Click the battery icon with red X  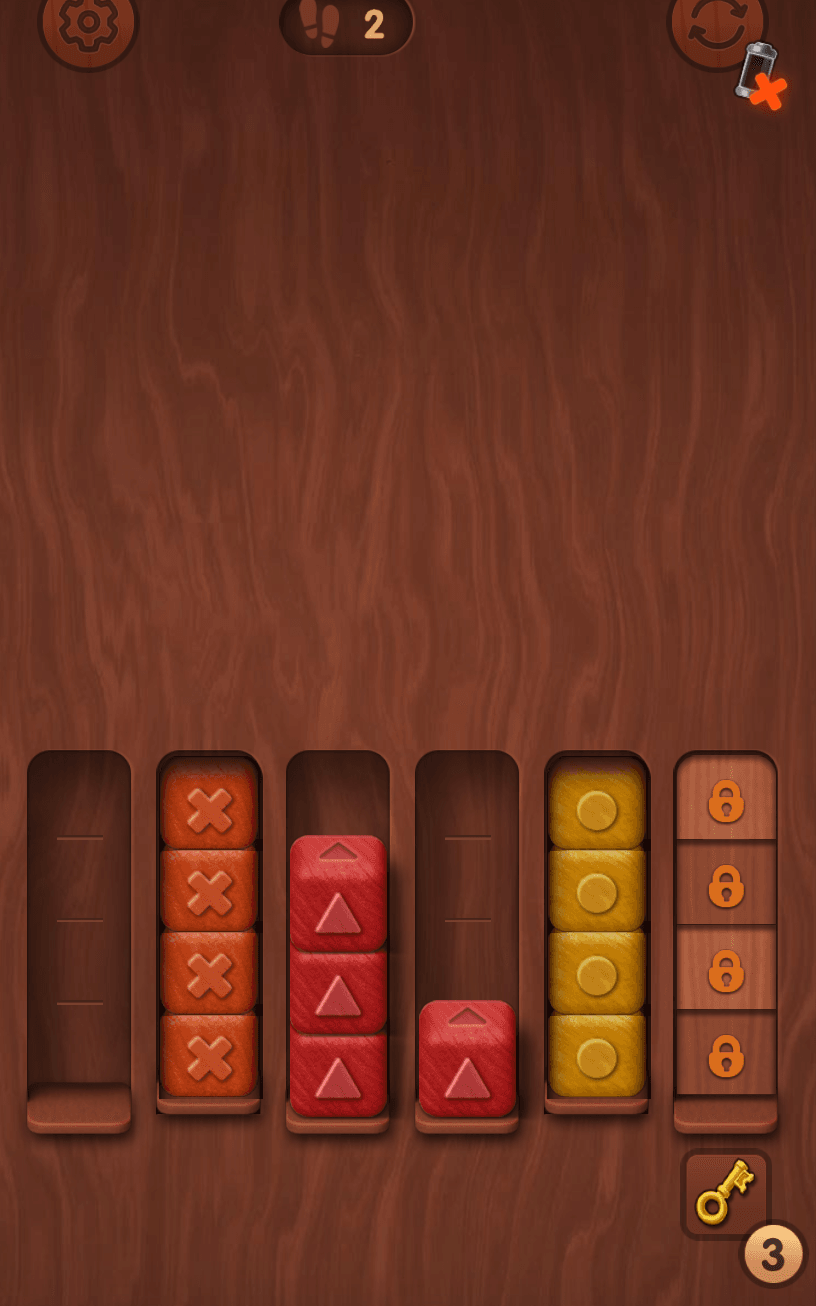coord(762,76)
